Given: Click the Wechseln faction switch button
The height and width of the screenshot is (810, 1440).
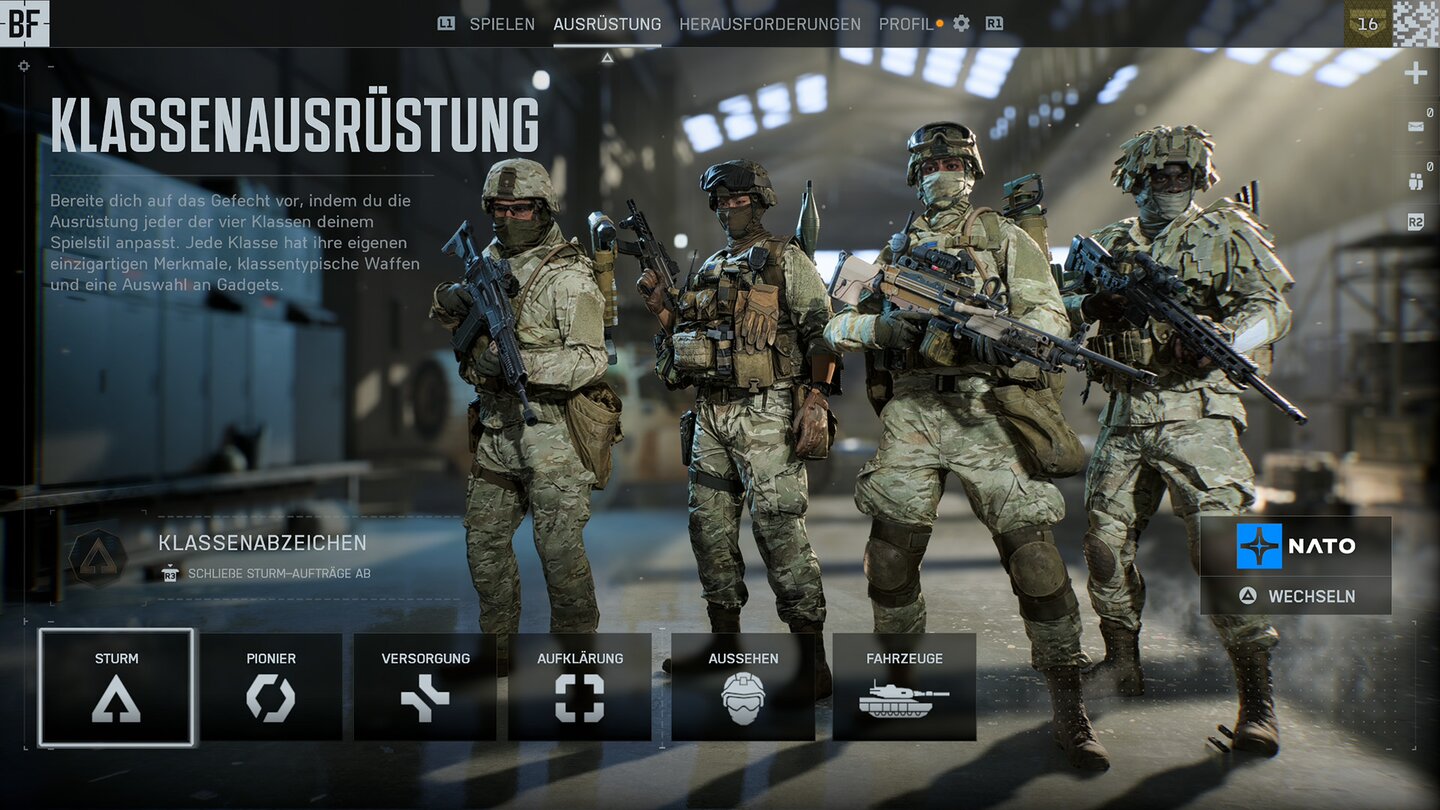Looking at the screenshot, I should [x=1296, y=596].
